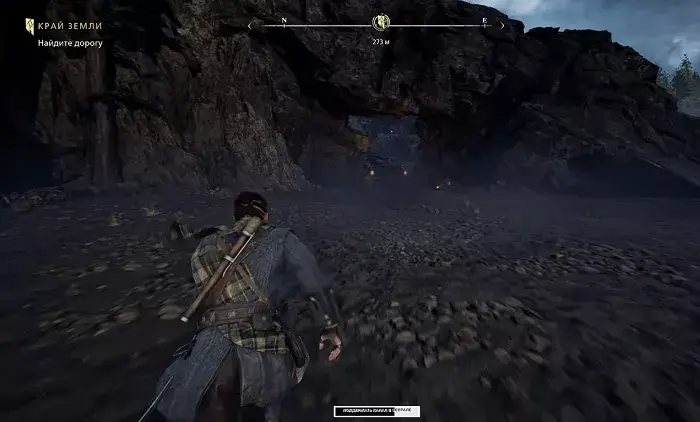Viewport: 700px width, 422px height.
Task: Click the quest objective marker on the compass
Action: [x=380, y=23]
